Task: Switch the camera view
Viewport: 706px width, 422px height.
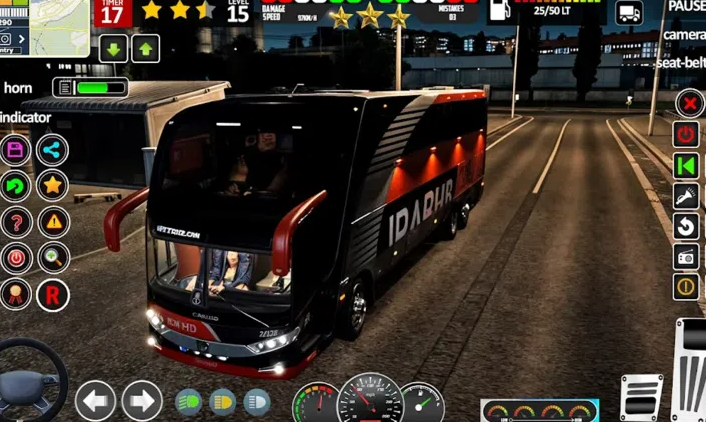Action: pos(684,35)
